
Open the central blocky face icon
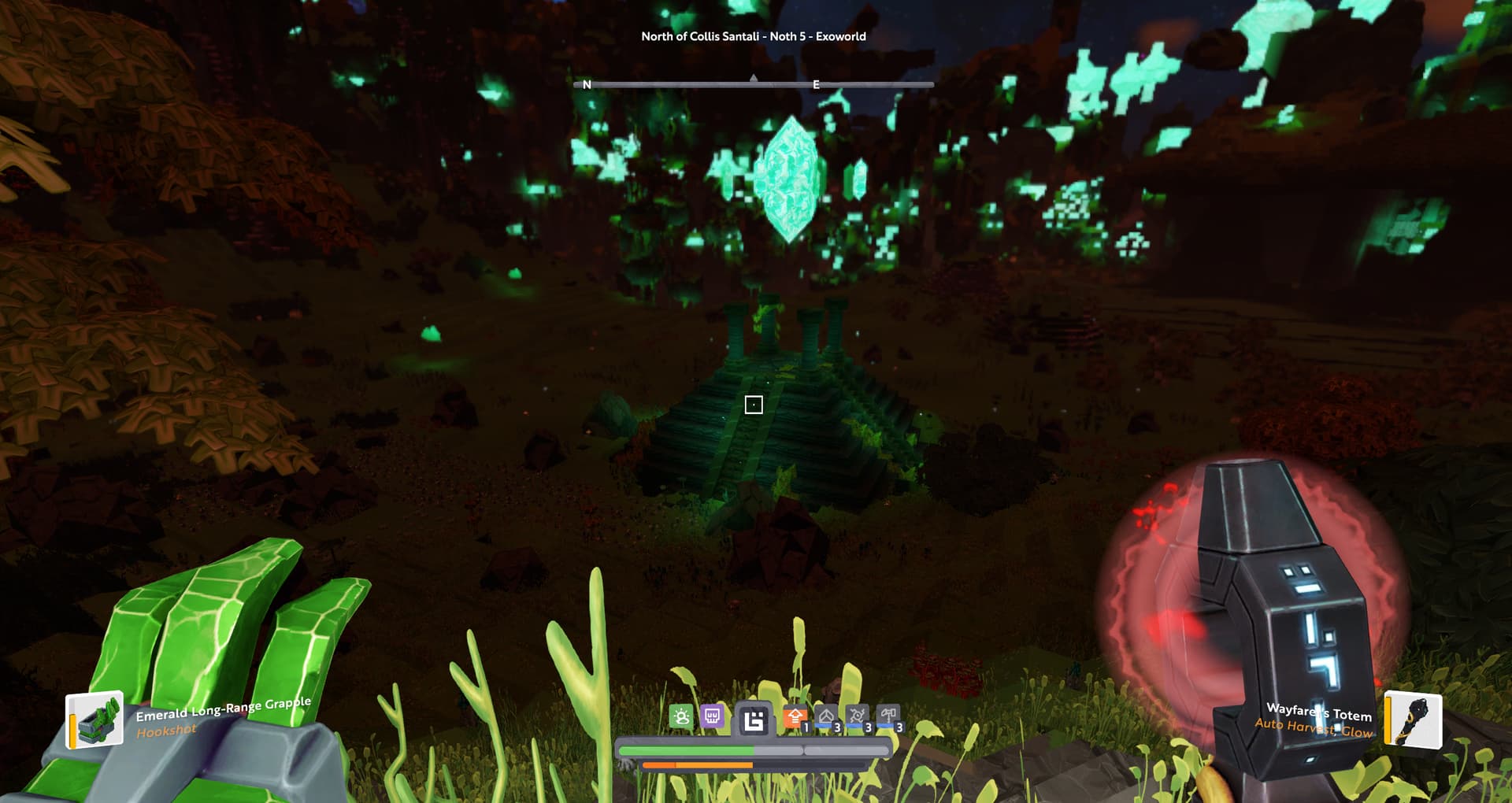point(754,720)
